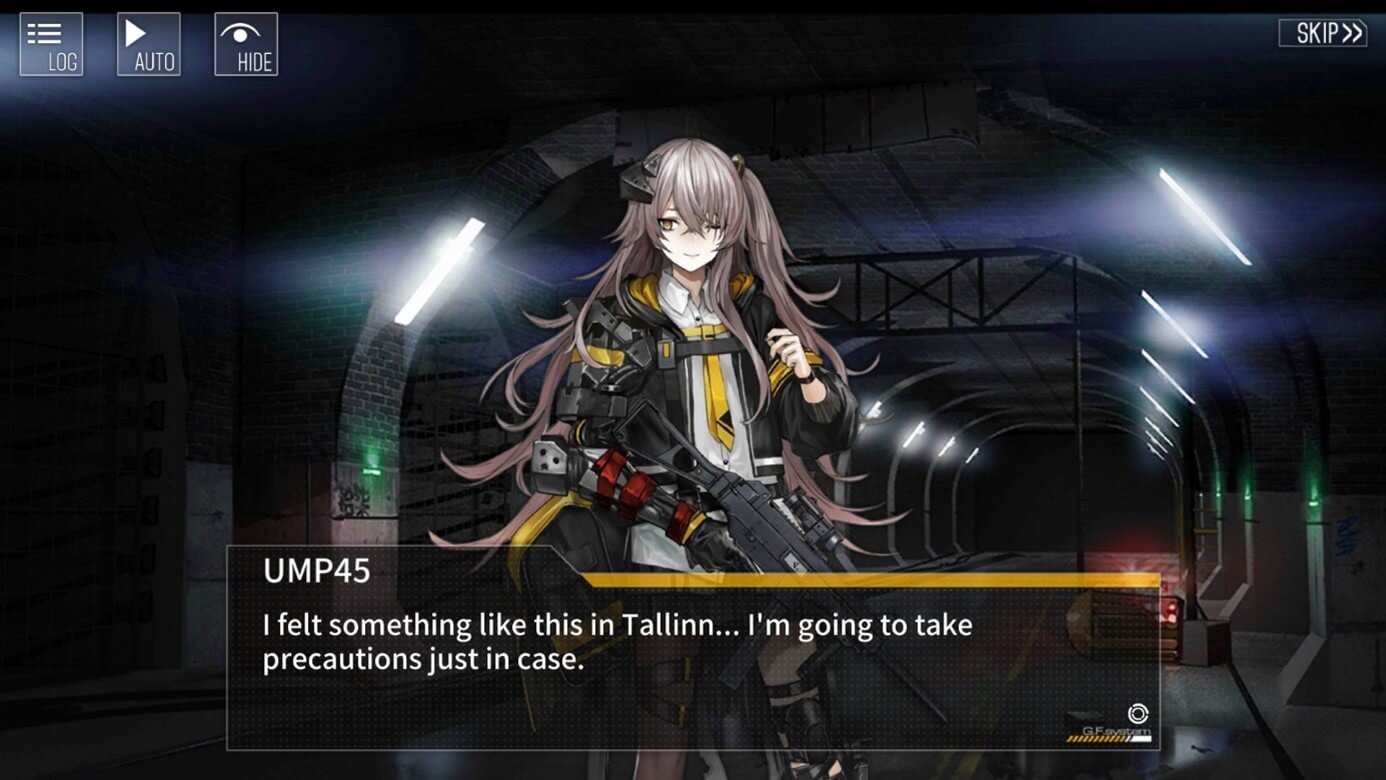Viewport: 1386px width, 780px height.
Task: Hide the dialogue interface
Action: coord(246,44)
